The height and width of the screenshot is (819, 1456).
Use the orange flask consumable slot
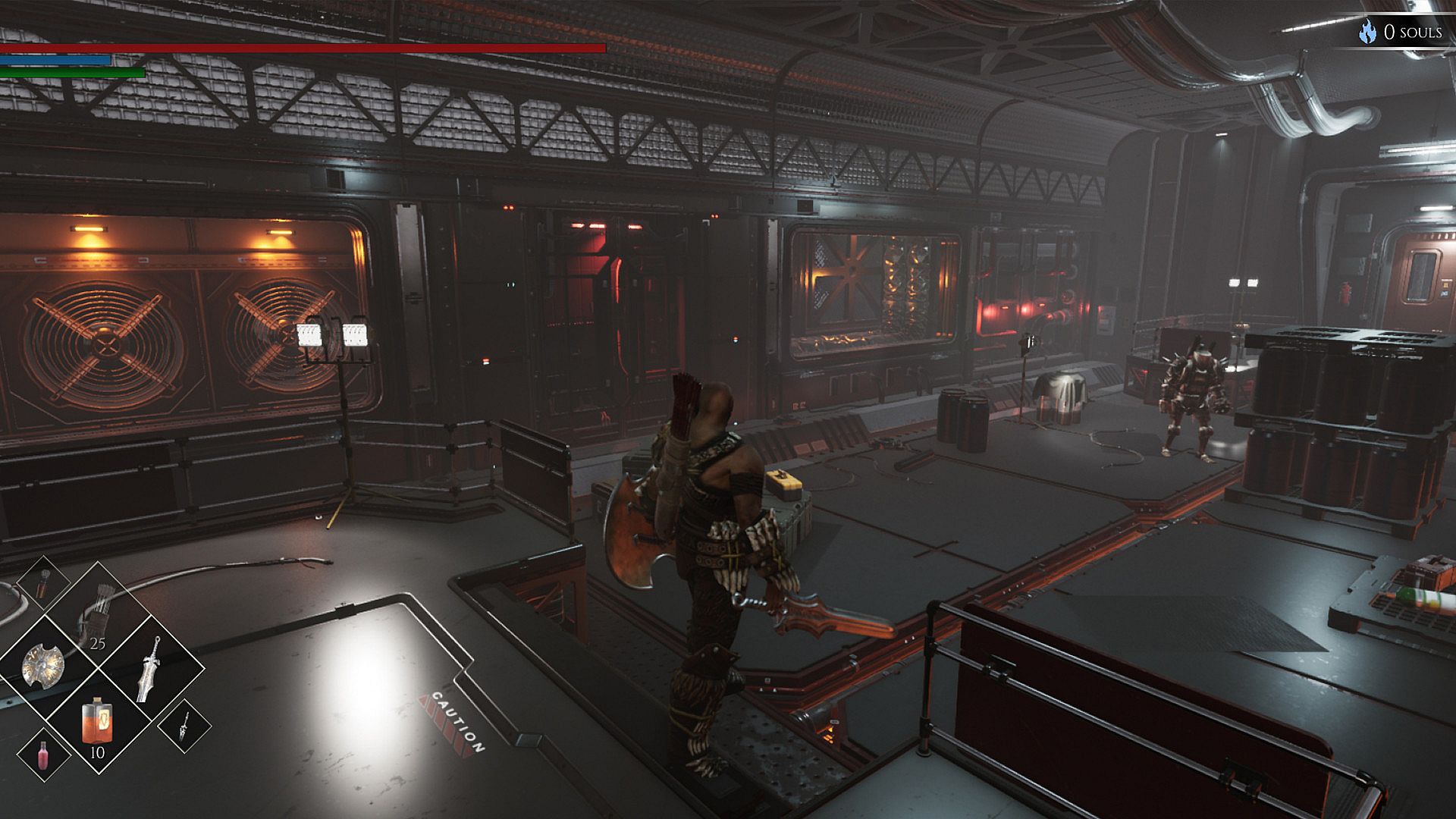point(97,722)
